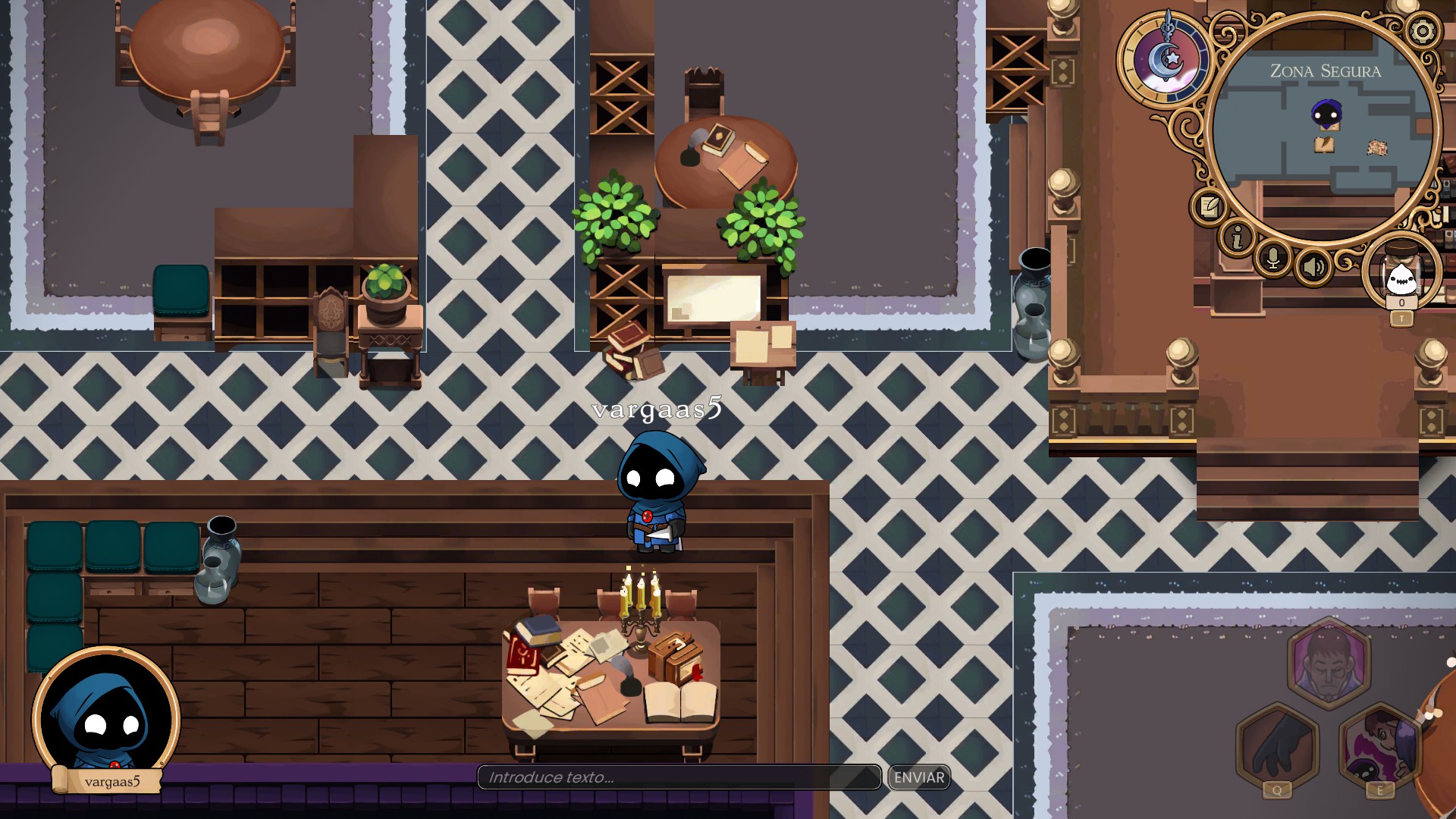Send the message with ENVIAR
Viewport: 1456px width, 819px height.
[919, 777]
